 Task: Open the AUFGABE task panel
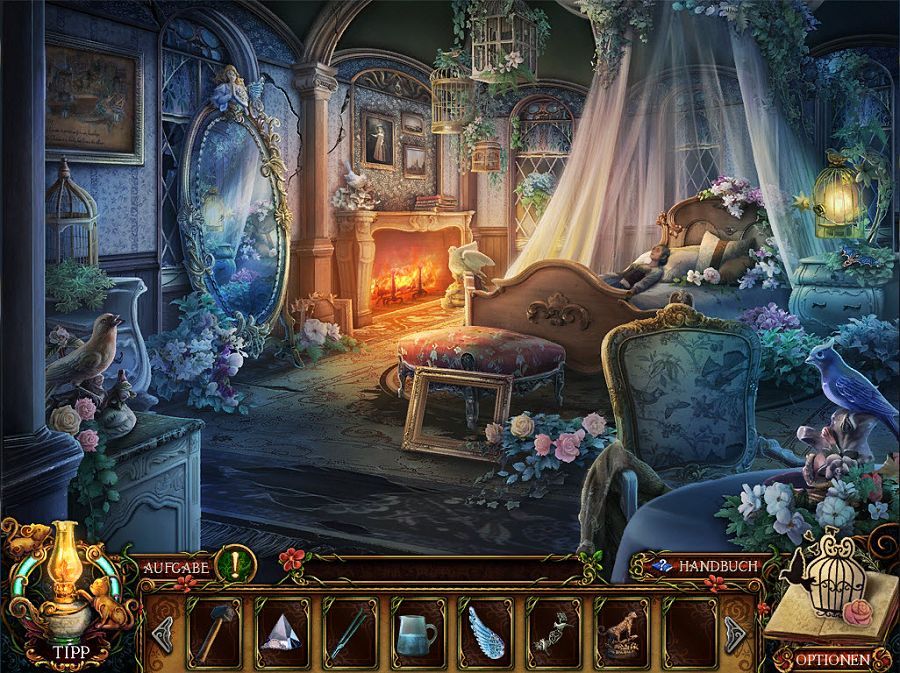tap(176, 567)
